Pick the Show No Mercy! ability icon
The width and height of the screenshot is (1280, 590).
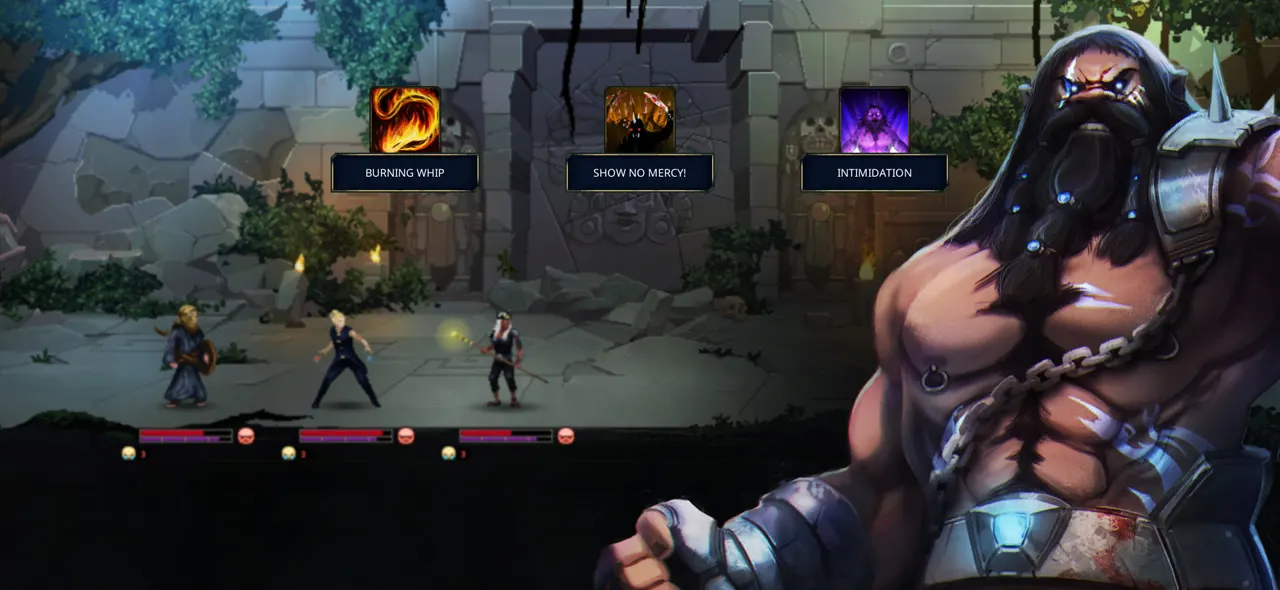coord(640,120)
